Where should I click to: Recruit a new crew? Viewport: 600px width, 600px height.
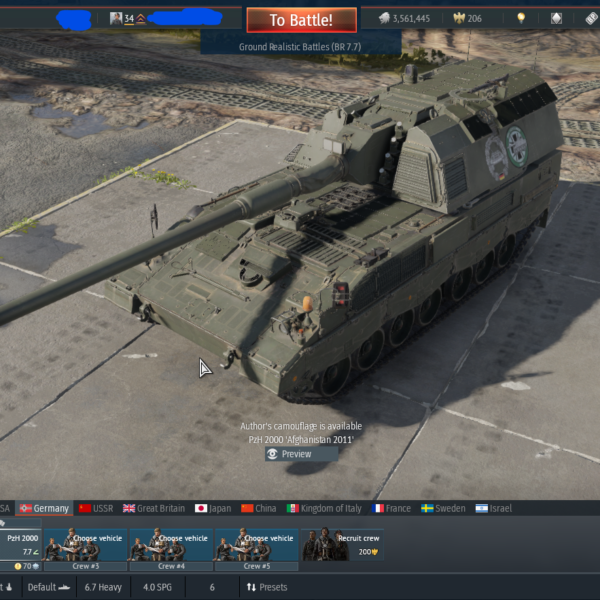point(342,544)
